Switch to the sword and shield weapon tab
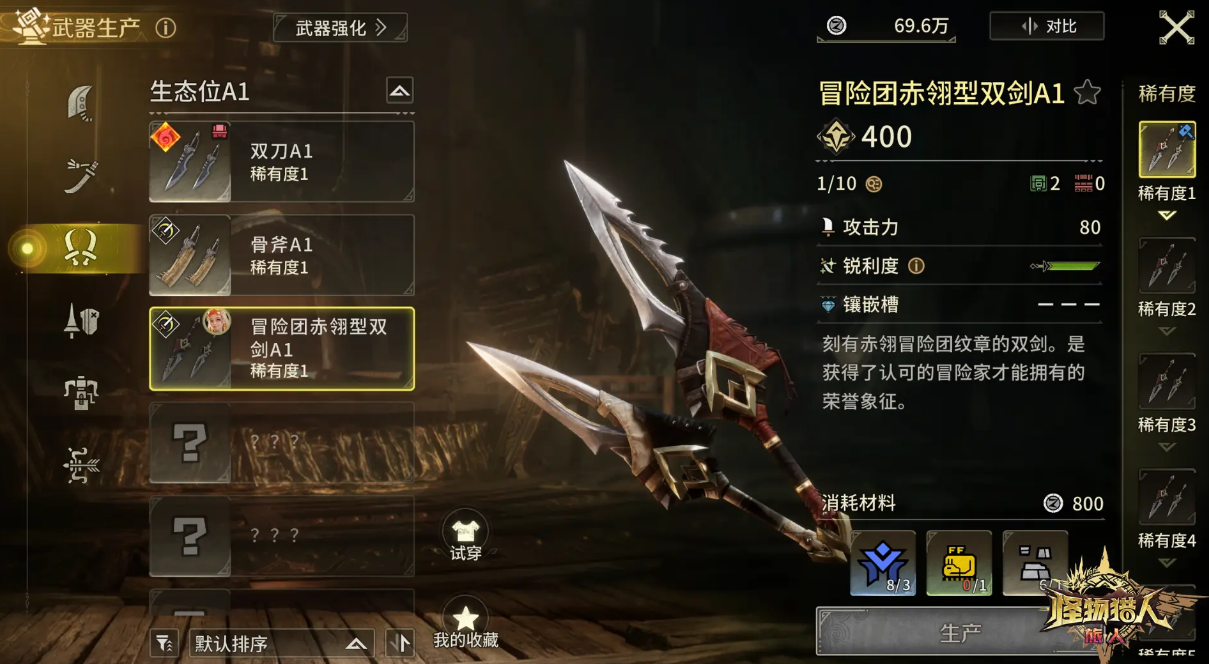The image size is (1209, 664). [x=81, y=320]
